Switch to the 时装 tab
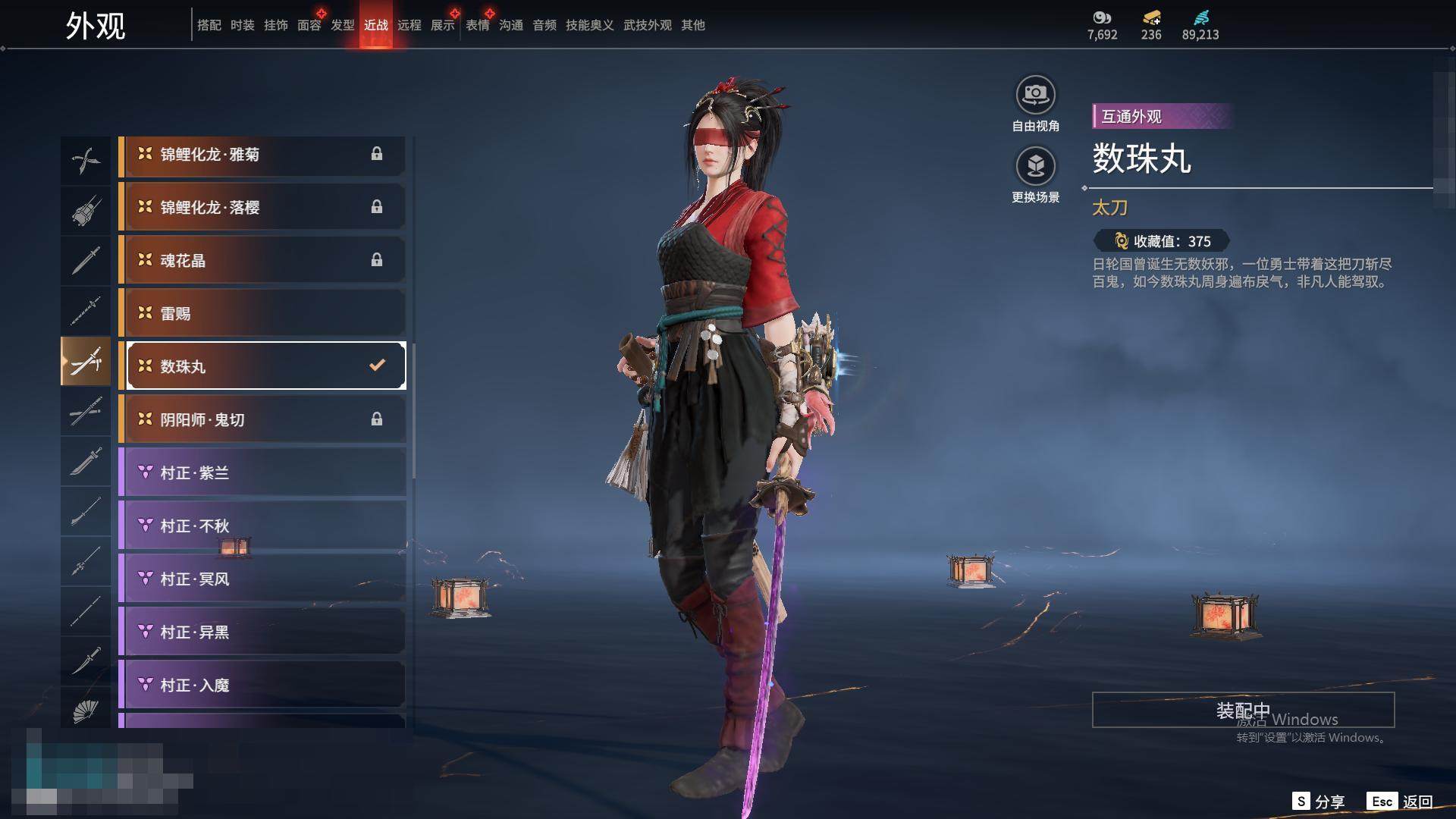 click(x=243, y=25)
